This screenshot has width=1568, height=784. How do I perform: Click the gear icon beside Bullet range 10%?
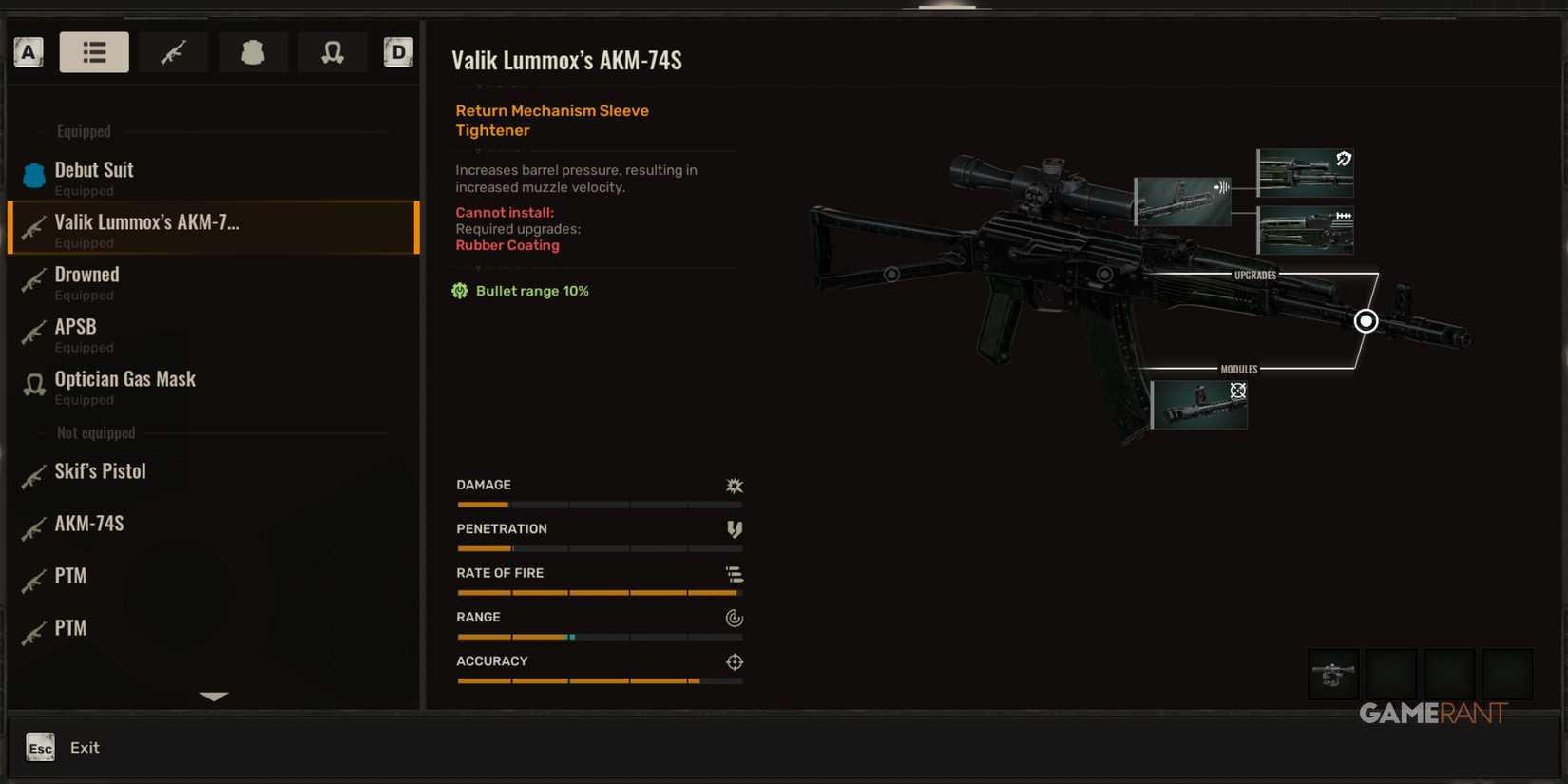tap(460, 291)
